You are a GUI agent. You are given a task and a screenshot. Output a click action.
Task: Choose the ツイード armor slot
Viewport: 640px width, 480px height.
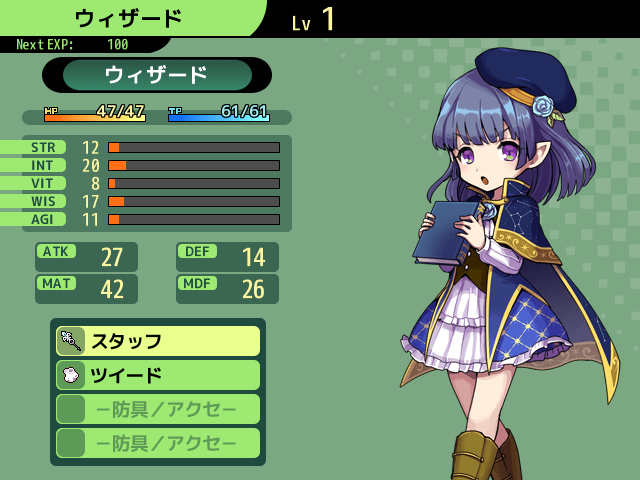158,375
